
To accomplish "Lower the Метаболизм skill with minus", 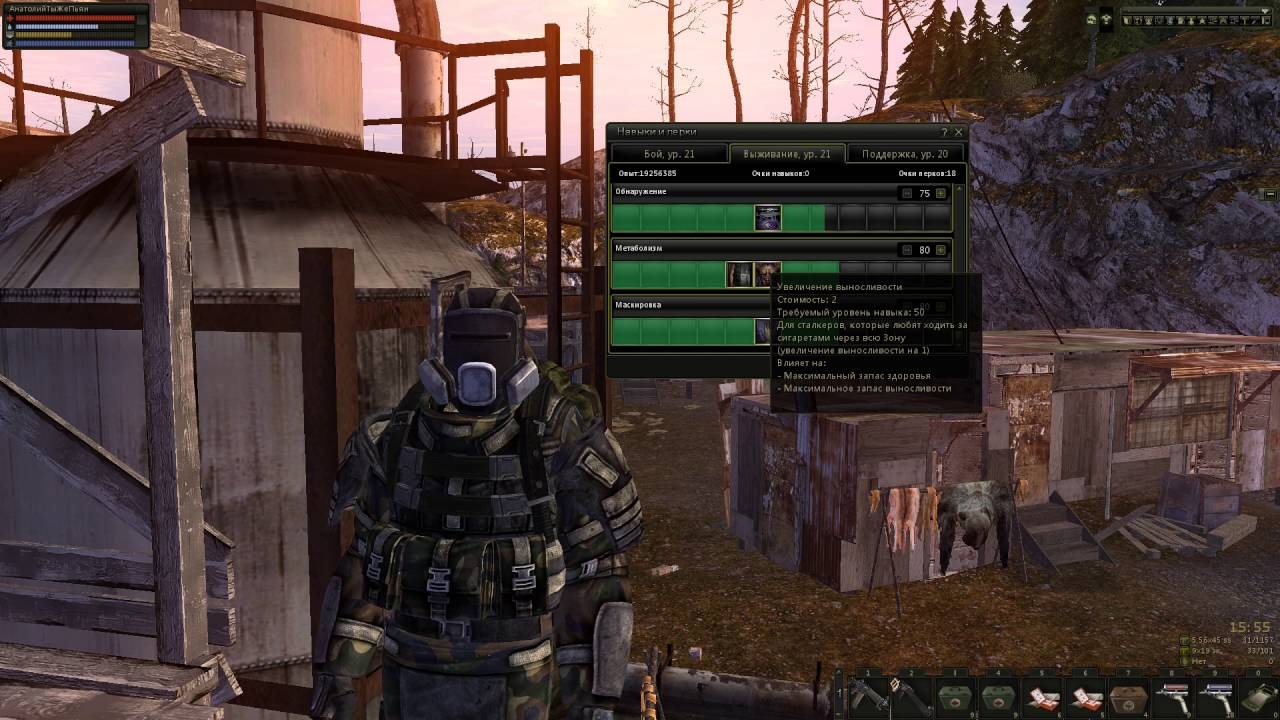I will [907, 250].
